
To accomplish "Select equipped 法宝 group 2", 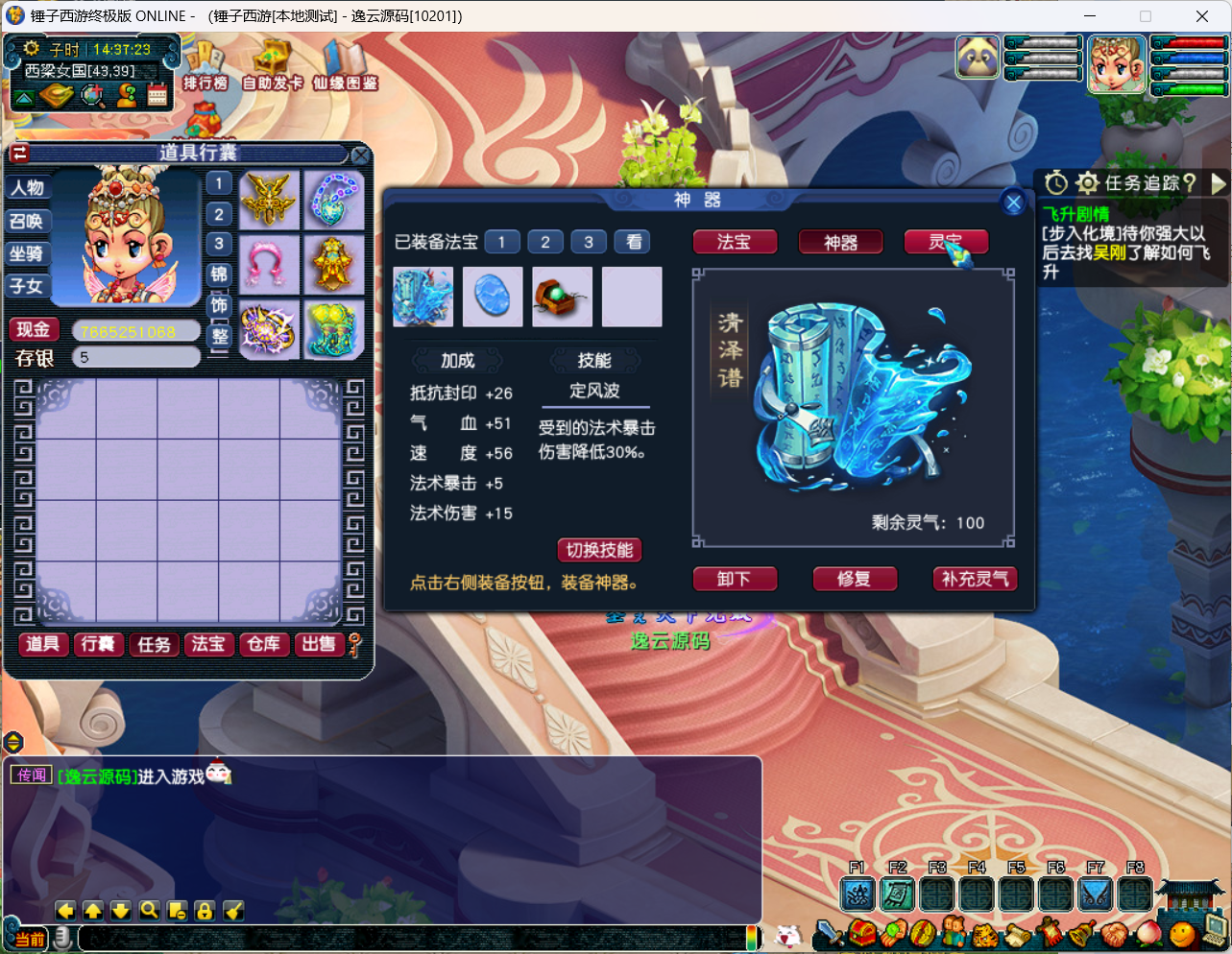I will tap(545, 242).
